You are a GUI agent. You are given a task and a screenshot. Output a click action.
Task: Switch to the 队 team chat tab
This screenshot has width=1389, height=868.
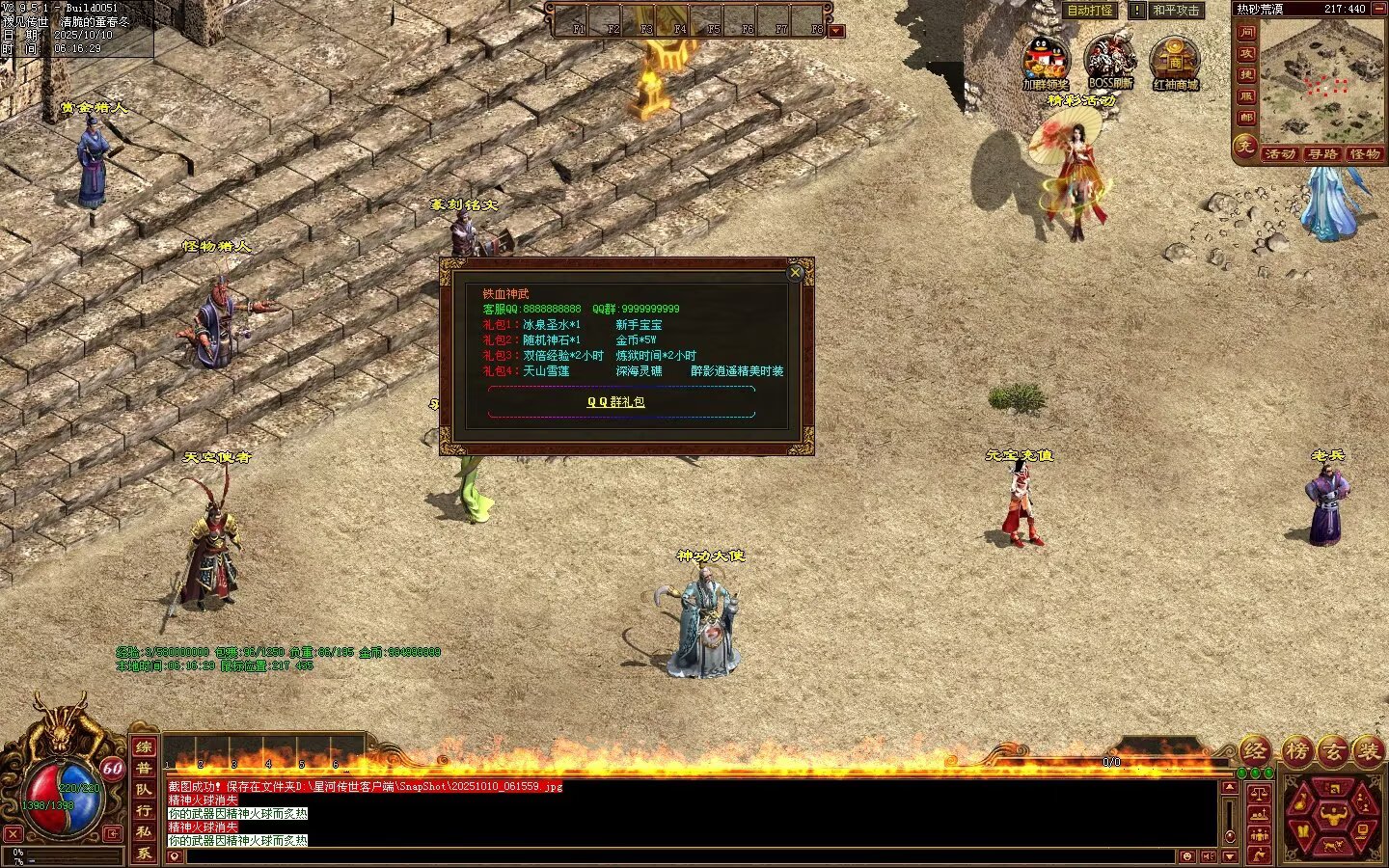[x=144, y=790]
